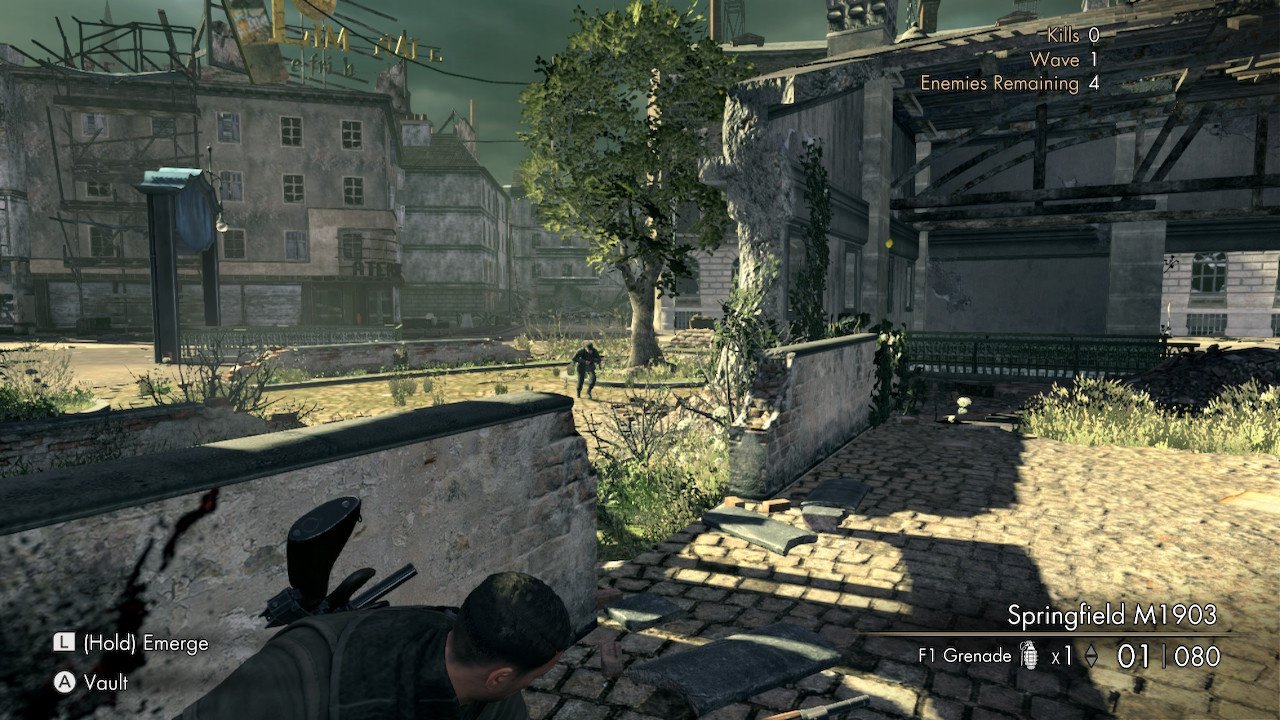The width and height of the screenshot is (1280, 720).
Task: Click the Springfield M1903 weapon label
Action: point(1111,614)
